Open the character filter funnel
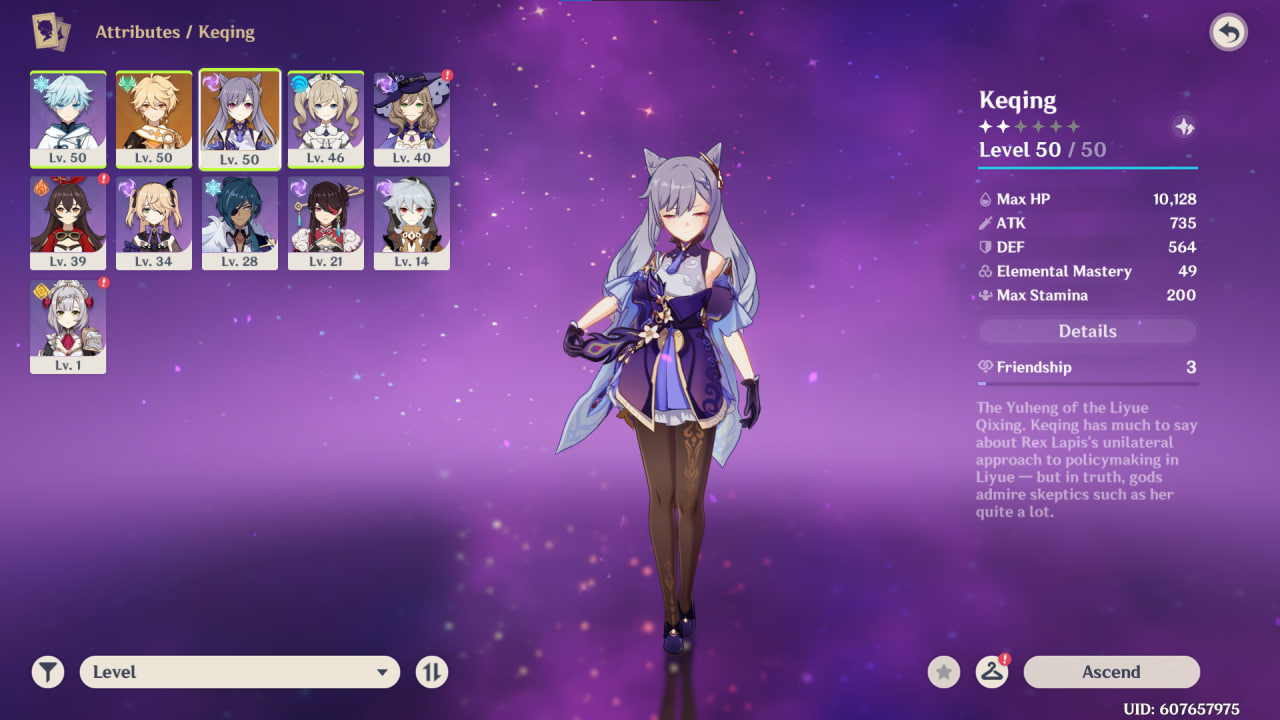 click(47, 672)
